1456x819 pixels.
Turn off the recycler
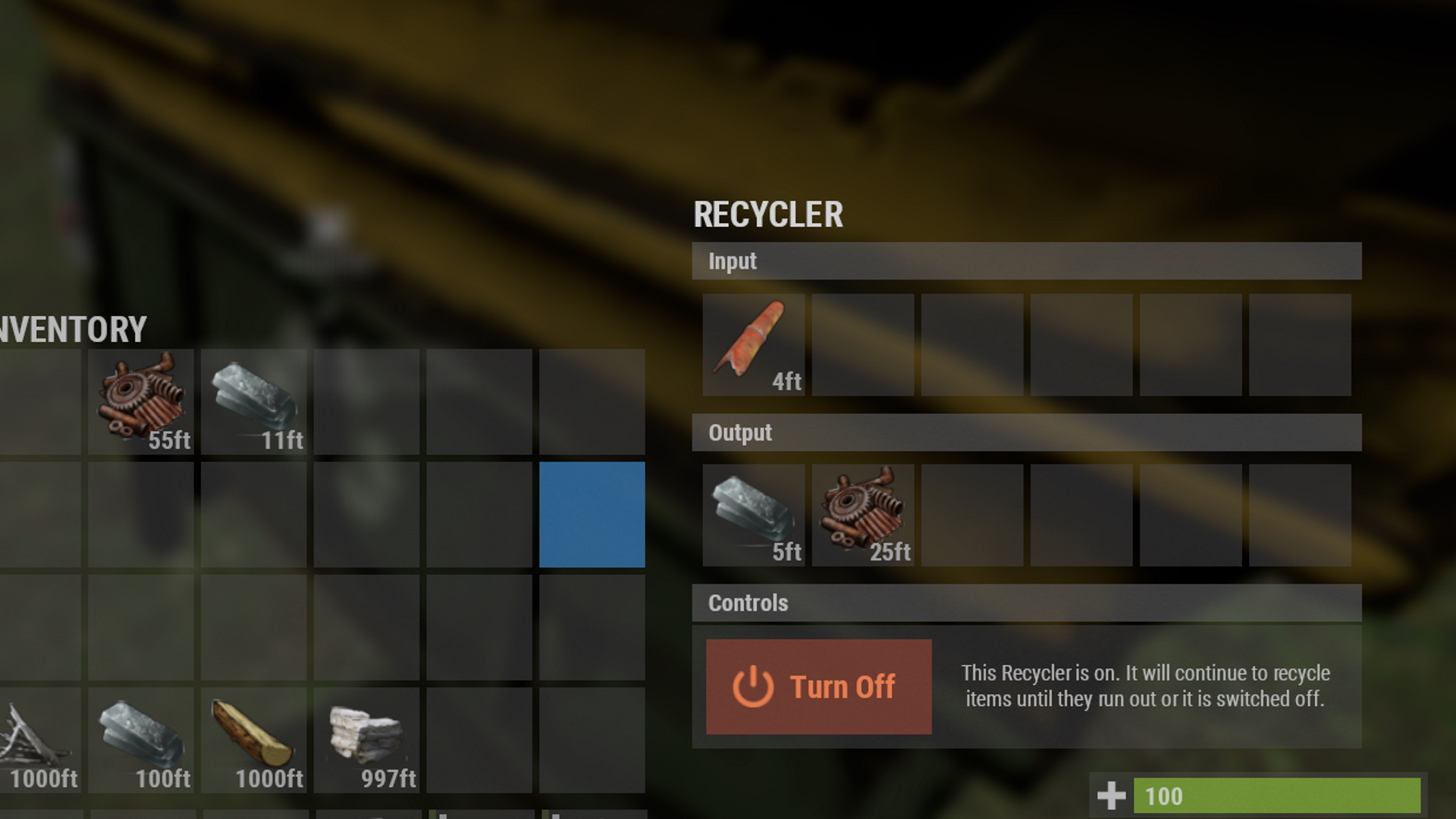(x=818, y=686)
